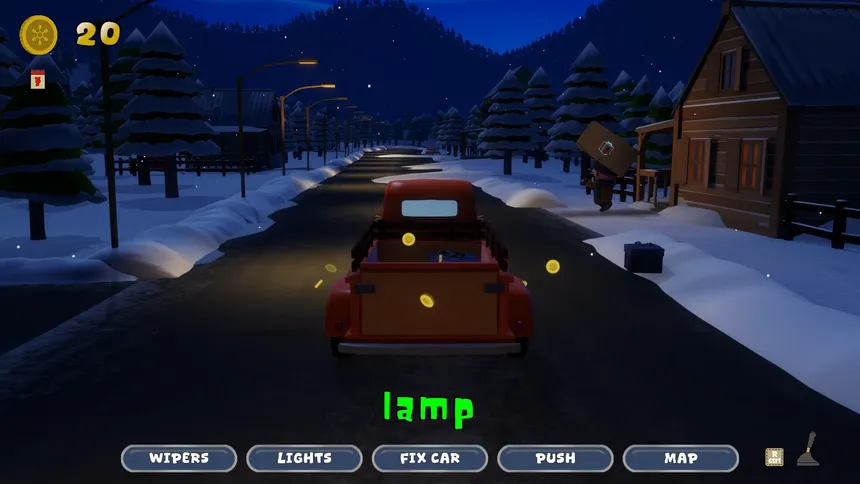Activate the PUSH button
Image resolution: width=860 pixels, height=484 pixels.
click(x=555, y=458)
